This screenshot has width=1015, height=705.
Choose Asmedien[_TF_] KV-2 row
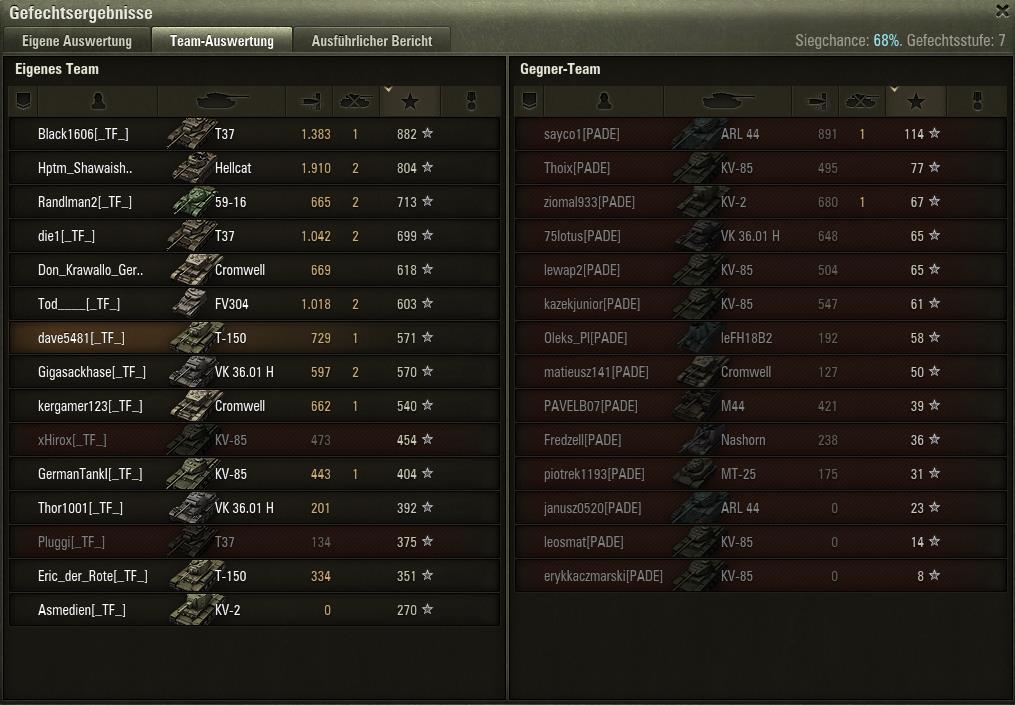82,610
